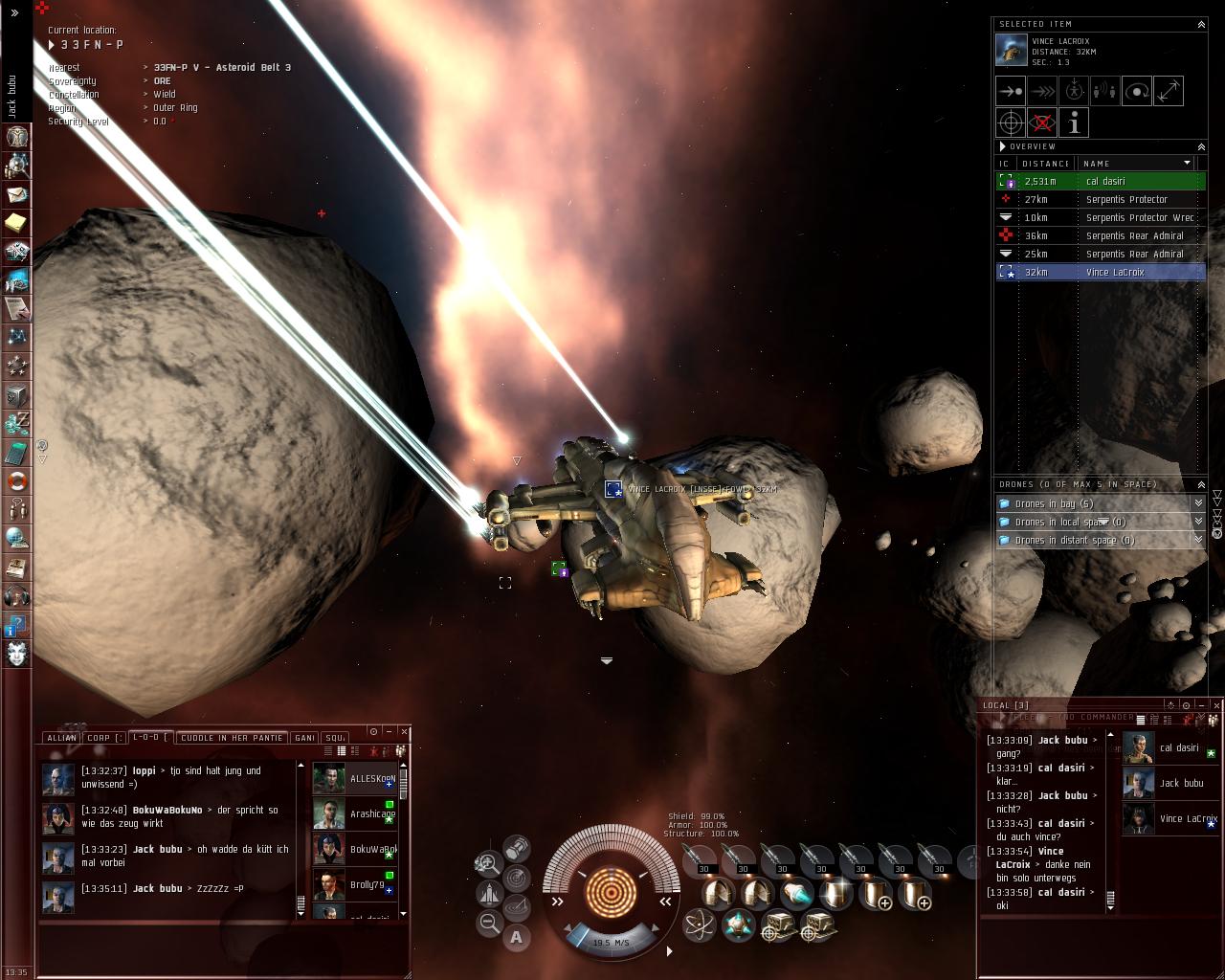Activate the orbit action for selected item
The image size is (1225, 980).
[1137, 92]
